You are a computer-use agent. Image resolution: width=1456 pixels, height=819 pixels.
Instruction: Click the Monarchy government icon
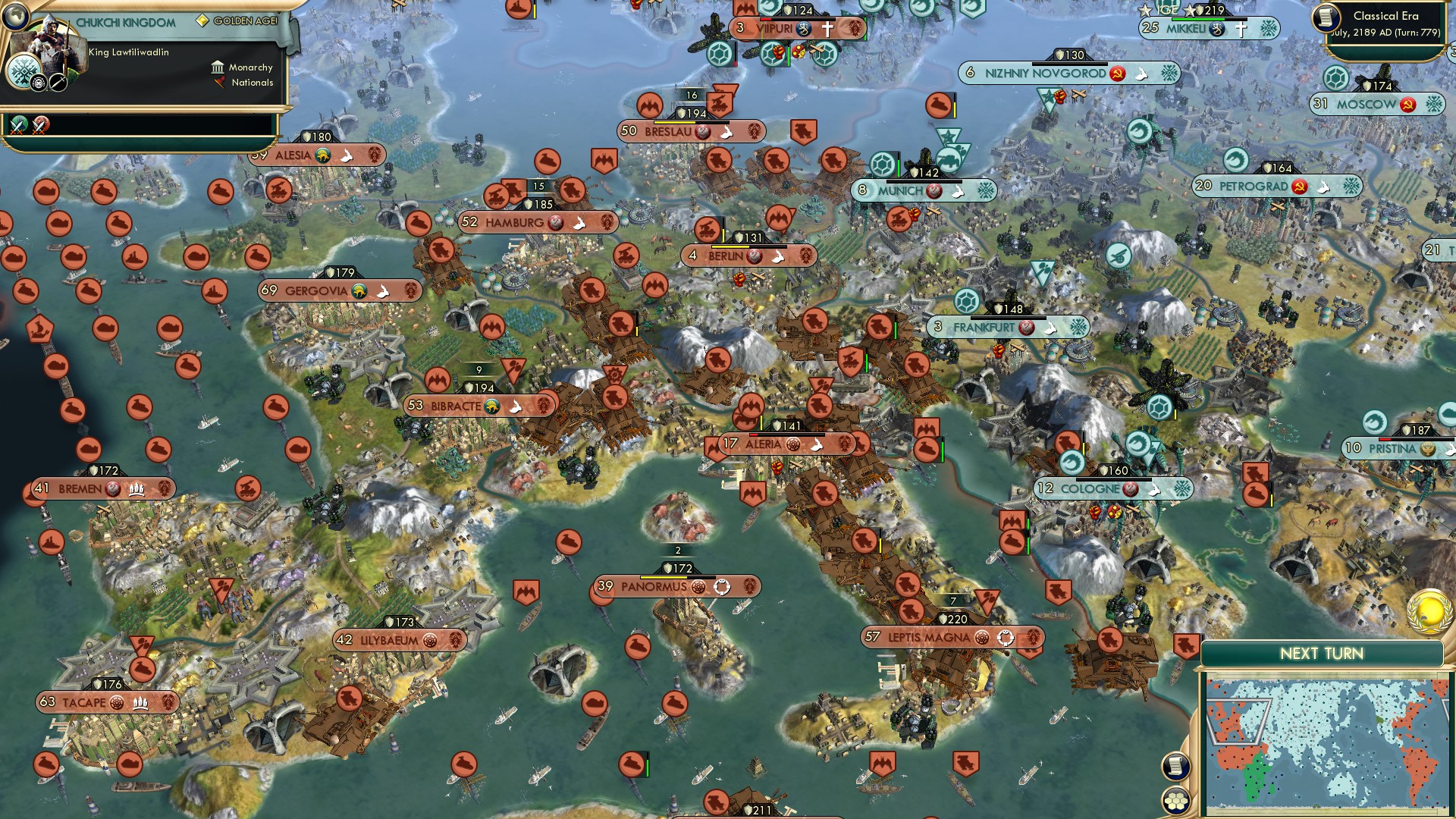click(218, 67)
